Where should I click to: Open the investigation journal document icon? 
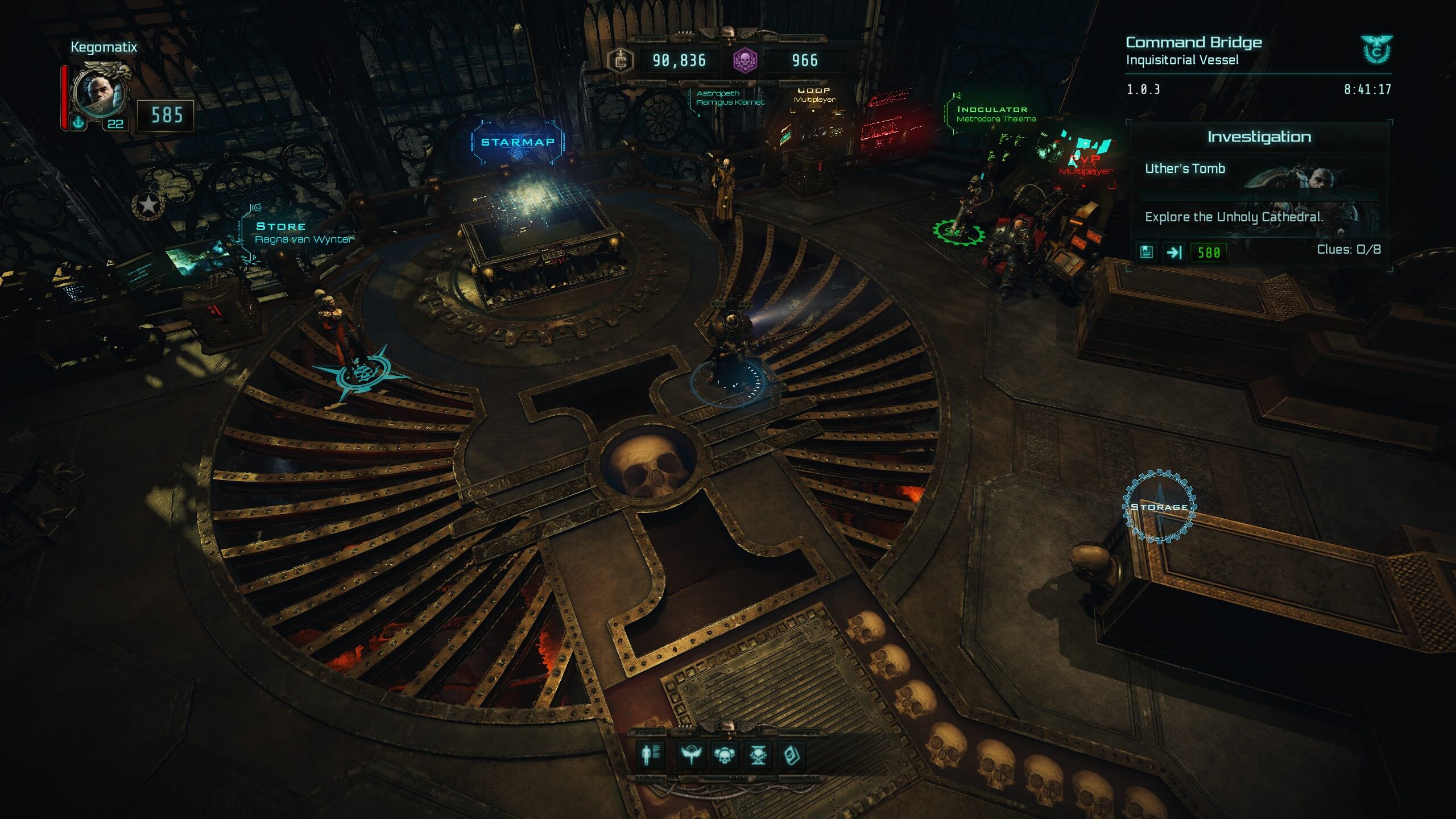(1147, 252)
